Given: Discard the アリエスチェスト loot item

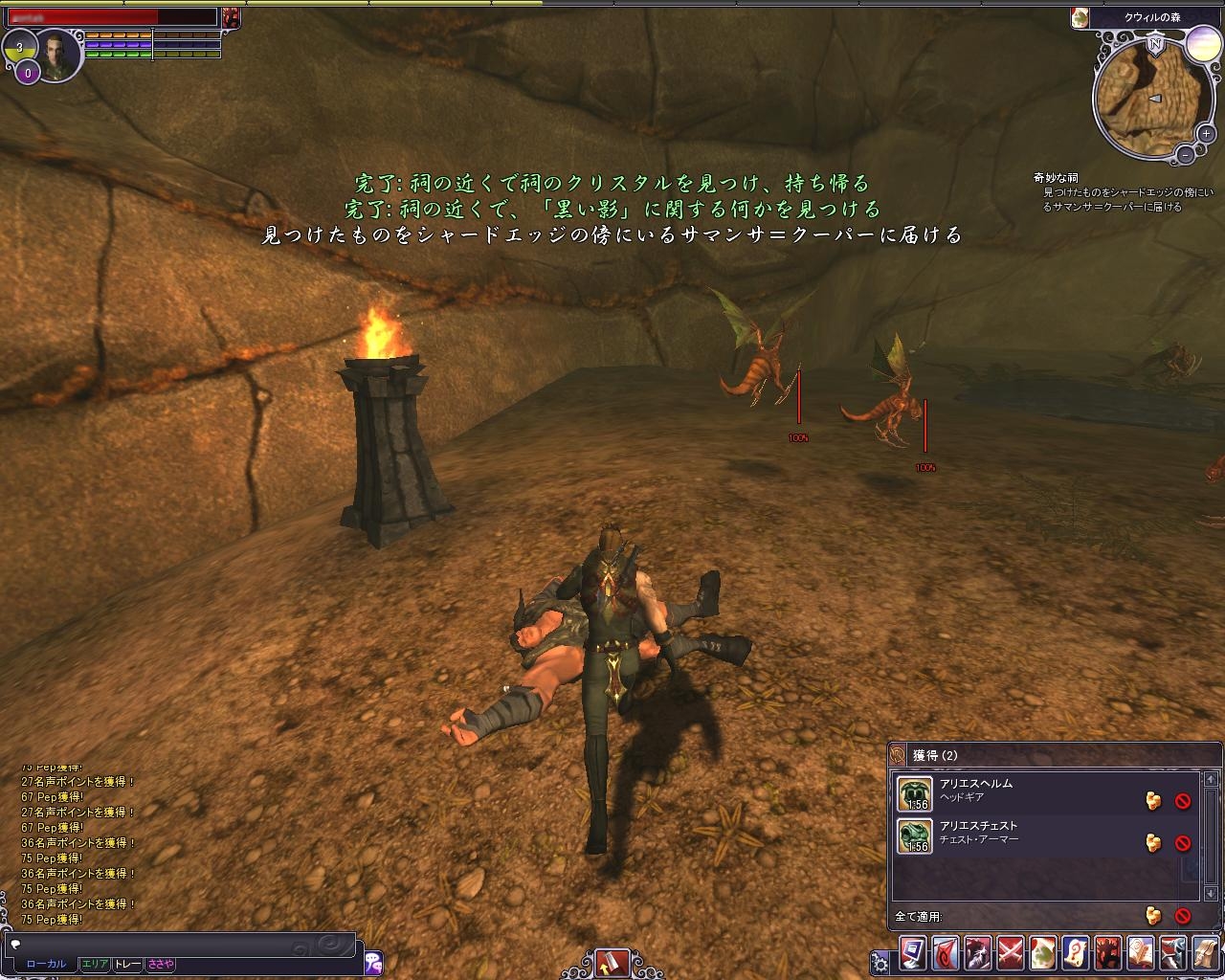Looking at the screenshot, I should pos(1183,842).
